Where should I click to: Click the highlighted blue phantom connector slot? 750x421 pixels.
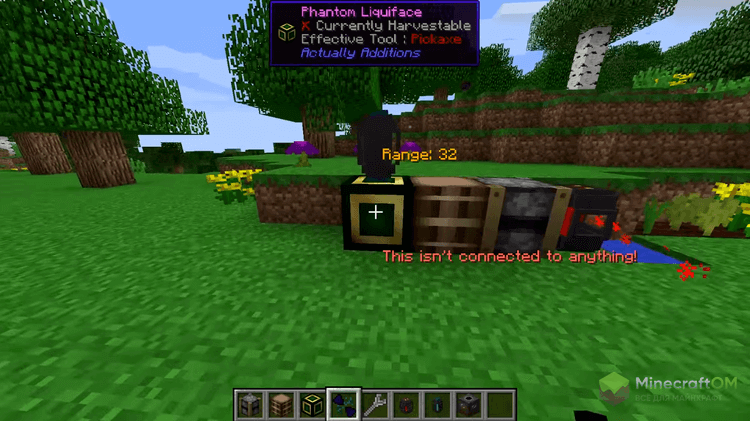343,405
